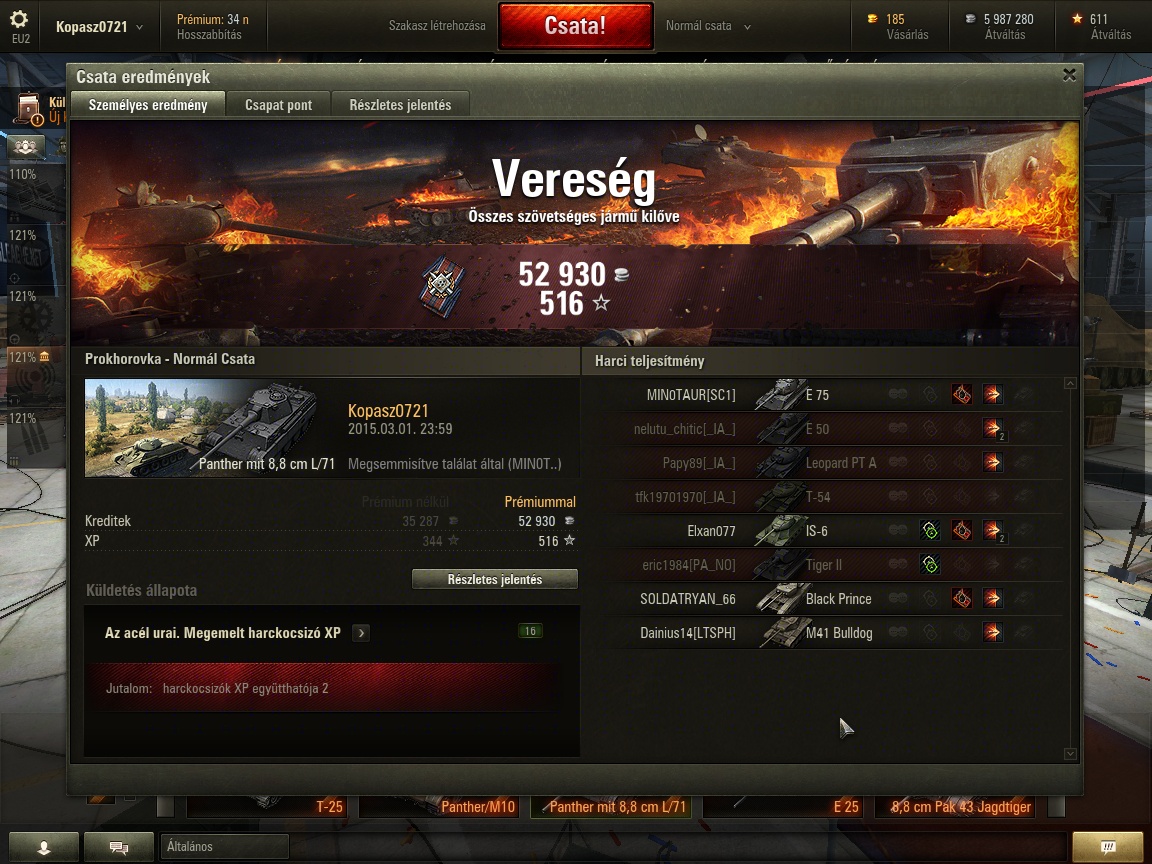Select the MINOTAUR[SC1] E 75 row
This screenshot has width=1152, height=864.
(830, 395)
